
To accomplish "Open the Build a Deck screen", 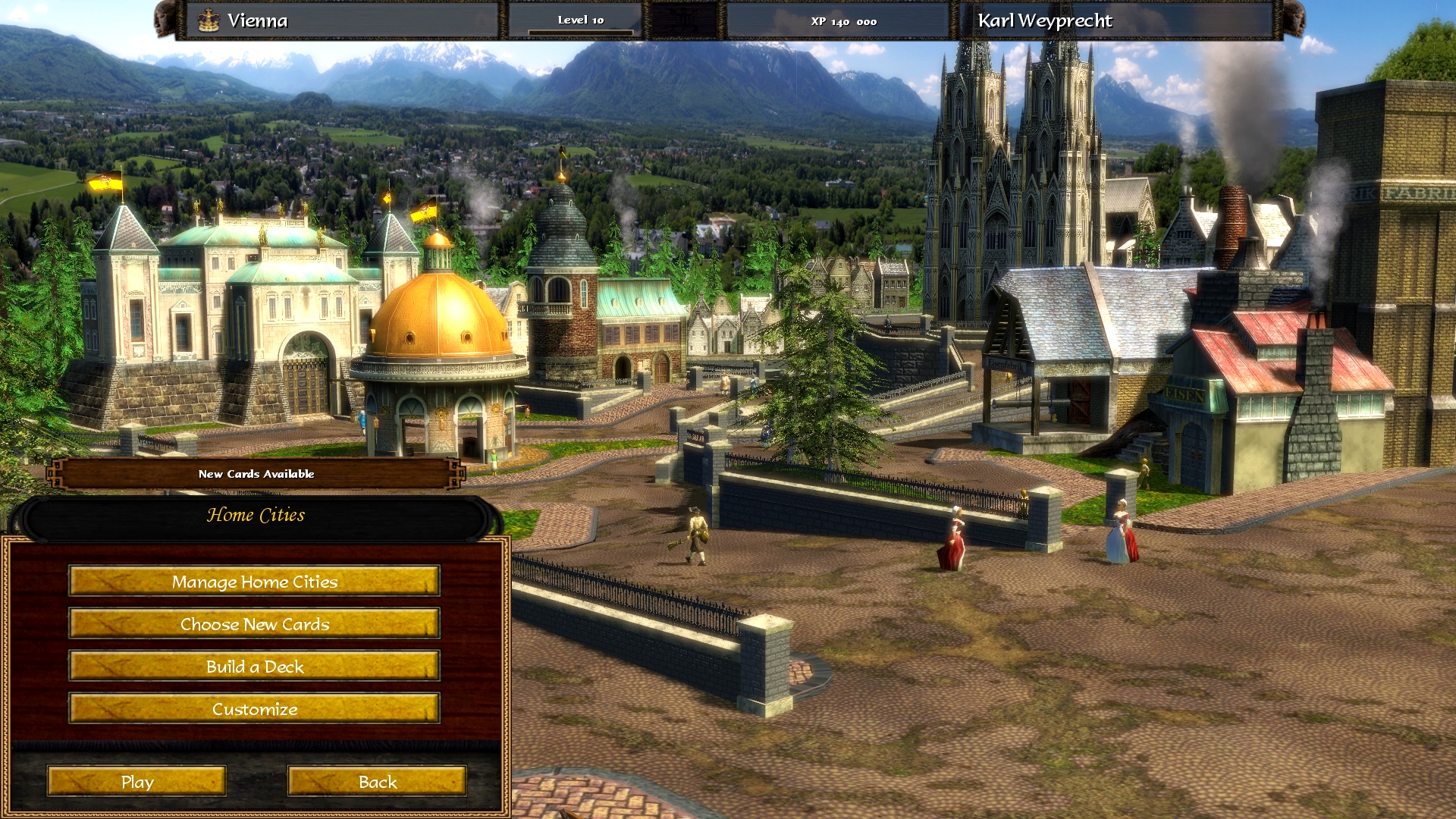I will [254, 667].
